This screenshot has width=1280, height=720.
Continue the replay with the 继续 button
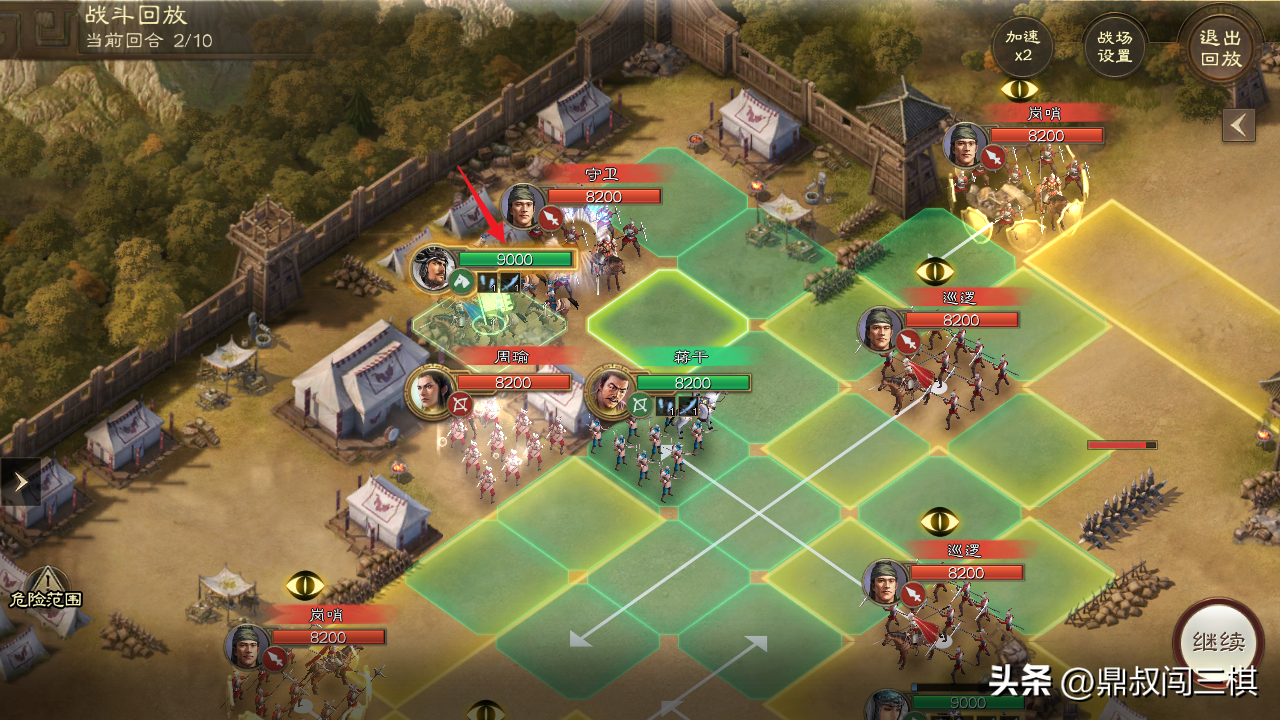click(x=1218, y=642)
